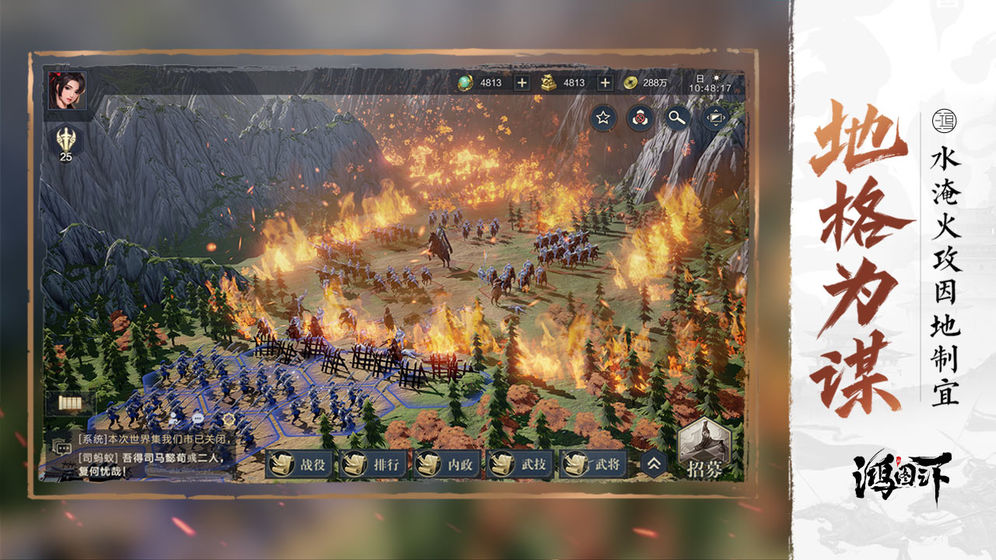Click the scroll icon above chat
Viewport: 996px width, 560px height.
(72, 404)
